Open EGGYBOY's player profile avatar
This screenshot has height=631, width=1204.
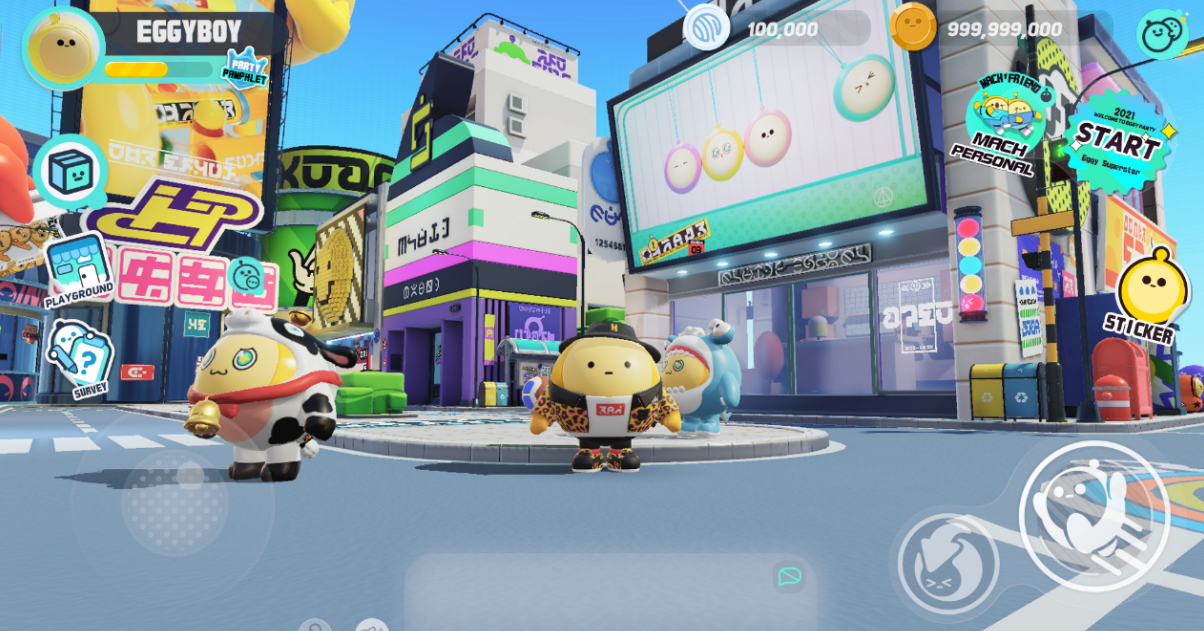(x=63, y=47)
